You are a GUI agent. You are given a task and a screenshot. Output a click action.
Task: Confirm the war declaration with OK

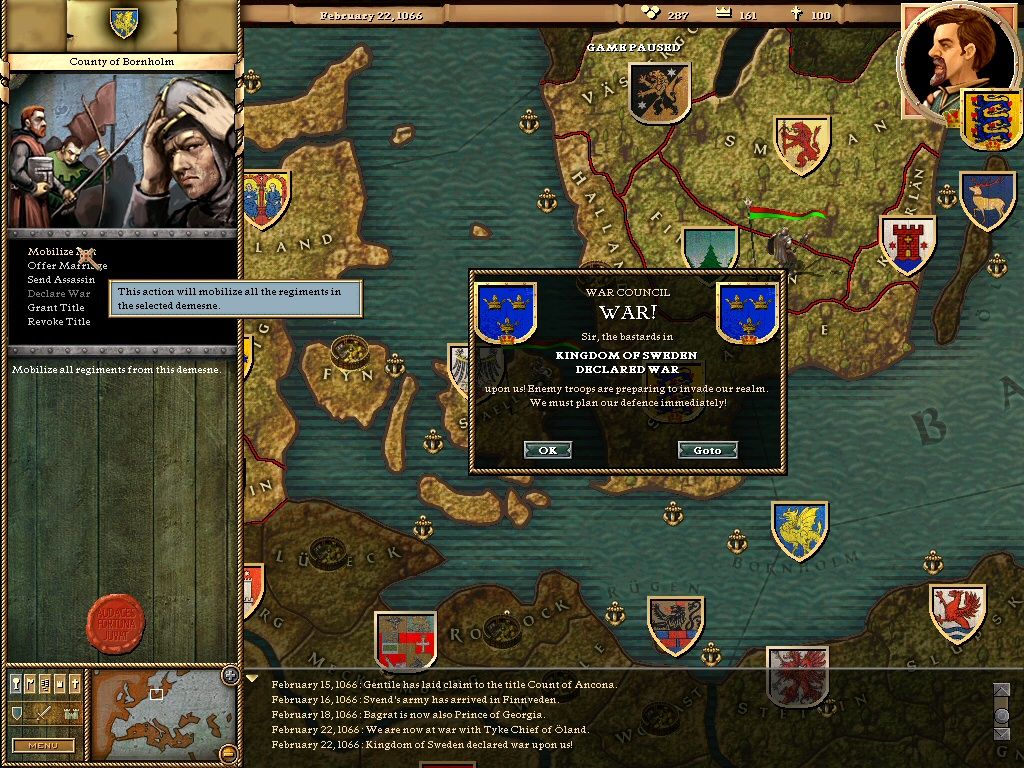[547, 450]
